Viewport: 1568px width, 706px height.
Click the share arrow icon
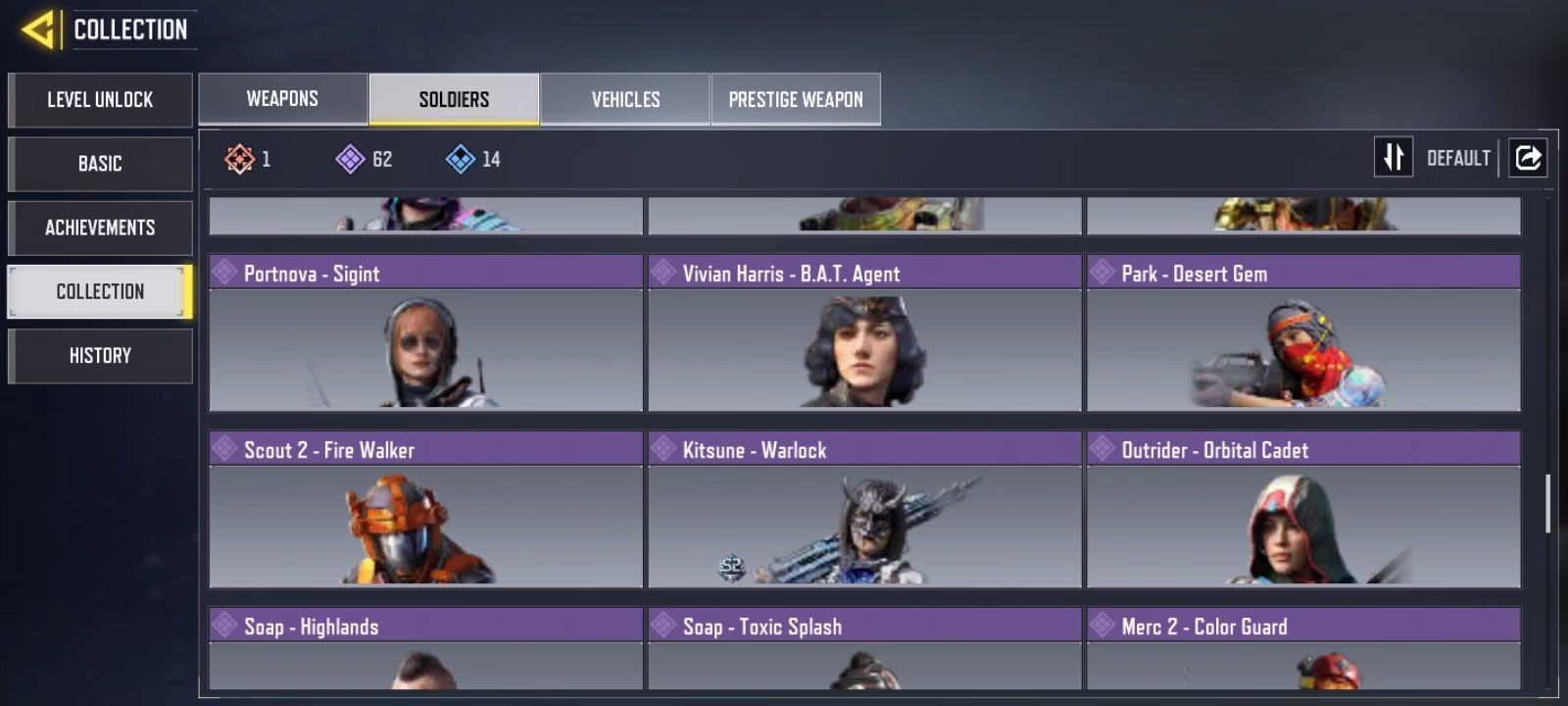pyautogui.click(x=1528, y=157)
